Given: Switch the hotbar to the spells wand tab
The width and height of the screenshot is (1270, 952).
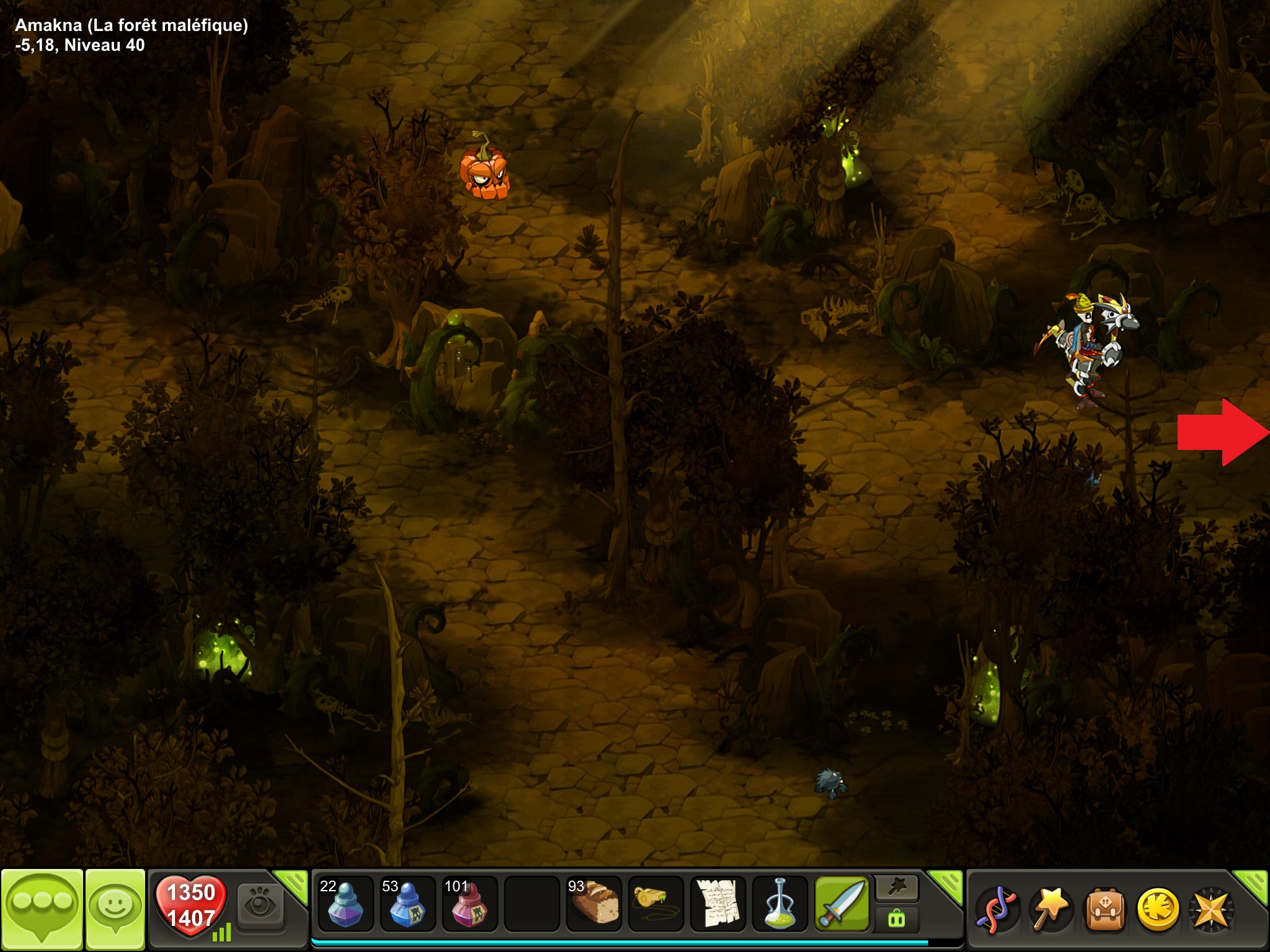Looking at the screenshot, I should click(897, 889).
